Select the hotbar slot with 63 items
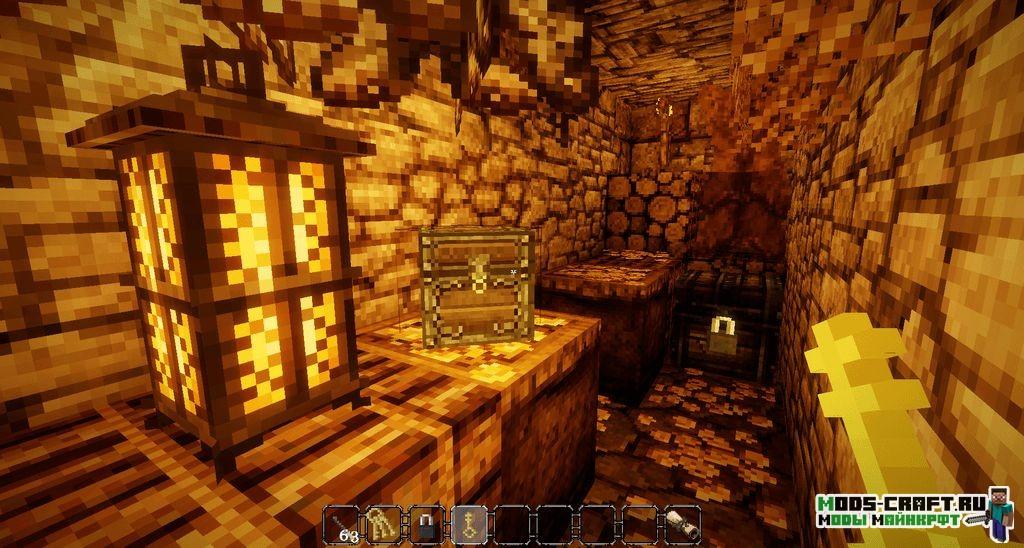The height and width of the screenshot is (548, 1024). (x=342, y=525)
